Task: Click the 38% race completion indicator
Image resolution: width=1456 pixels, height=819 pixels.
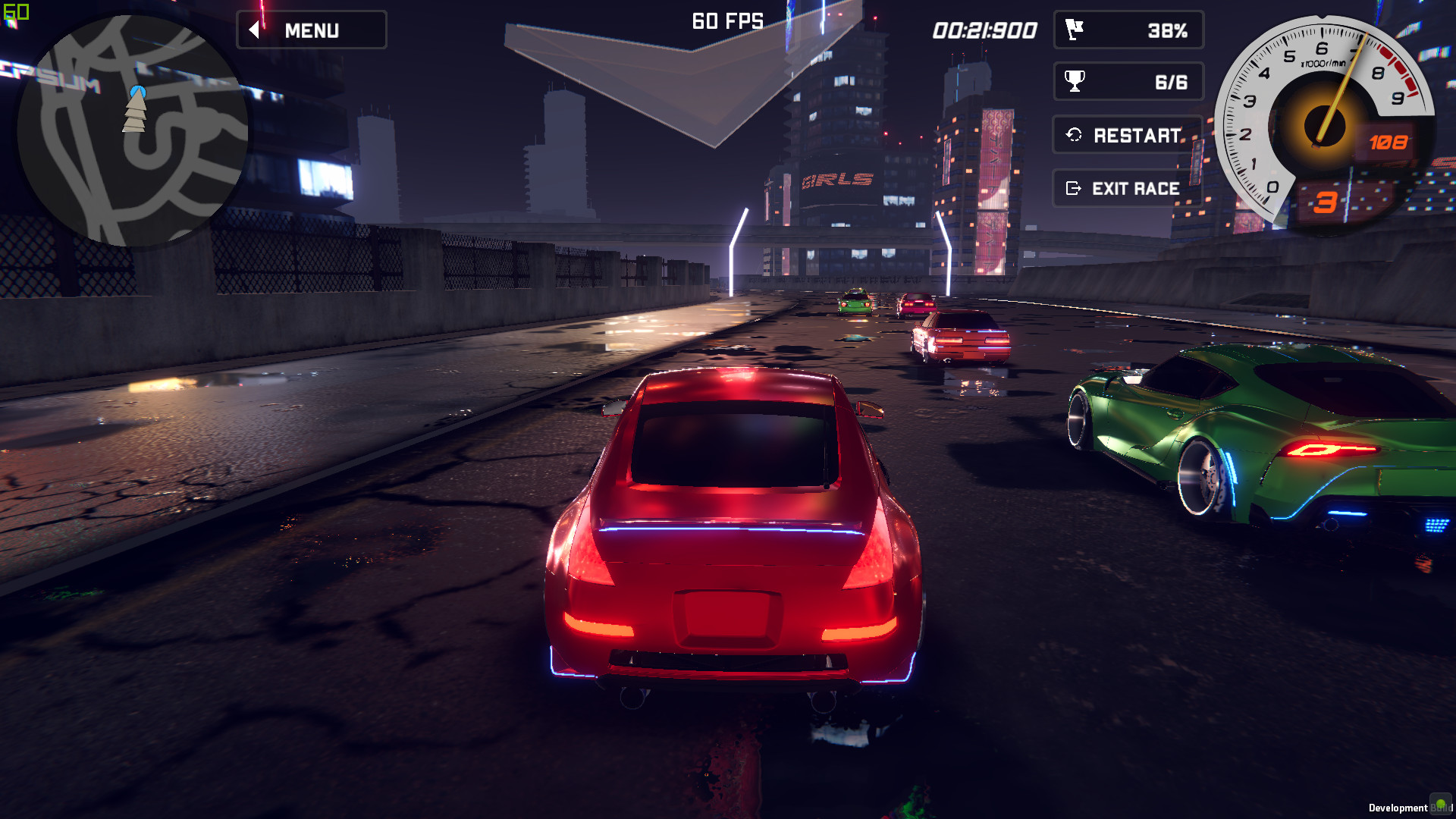Action: 1169,30
